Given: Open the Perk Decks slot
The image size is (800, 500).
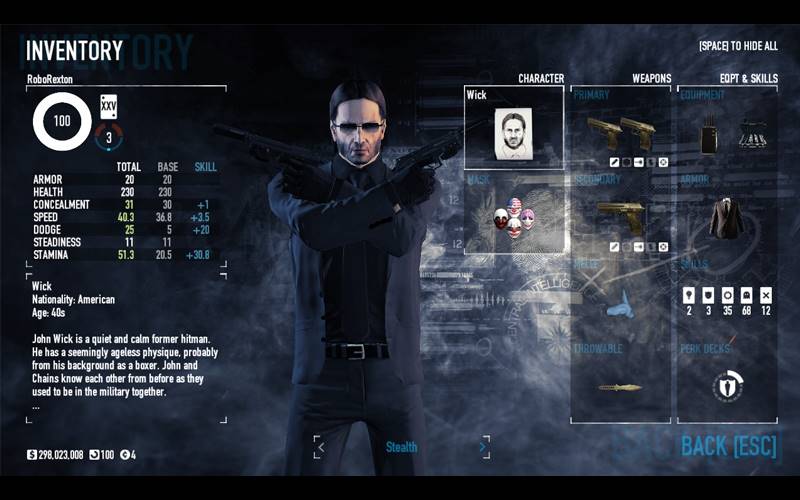Looking at the screenshot, I should click(x=727, y=385).
